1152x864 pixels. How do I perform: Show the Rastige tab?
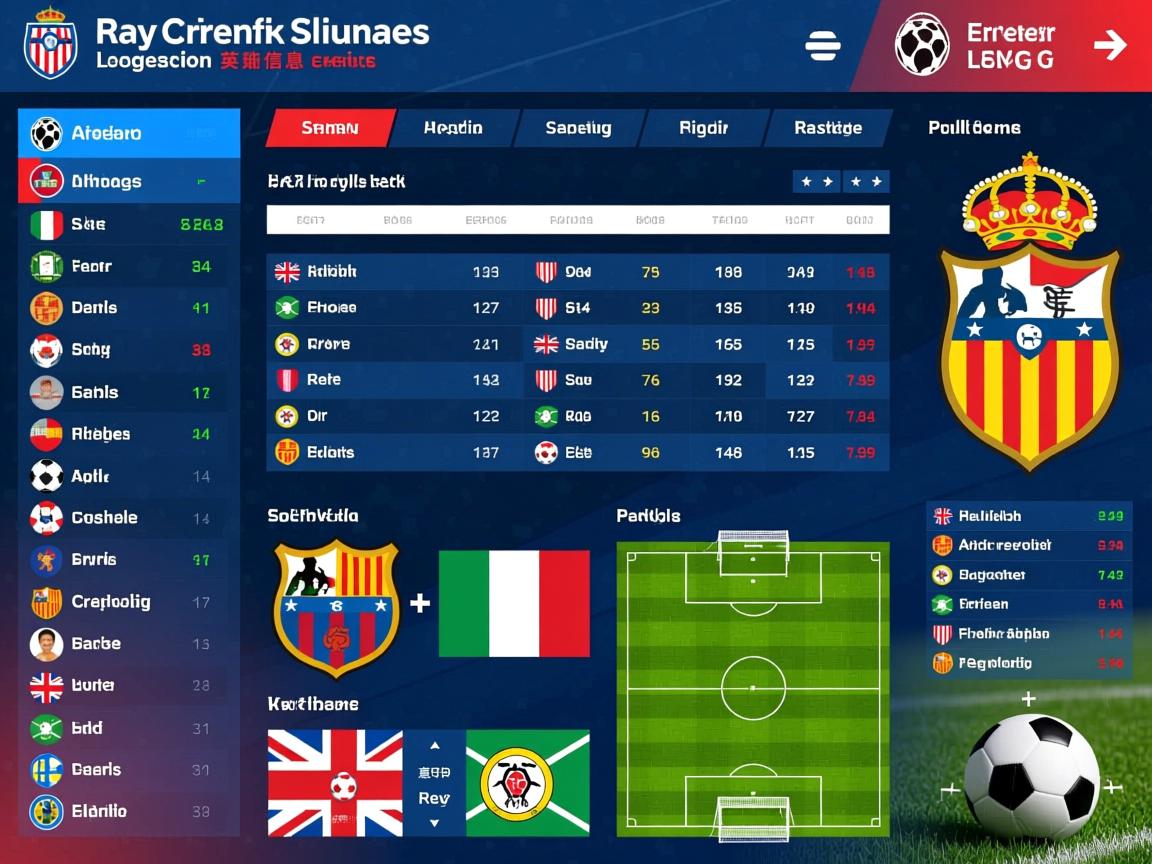(827, 128)
